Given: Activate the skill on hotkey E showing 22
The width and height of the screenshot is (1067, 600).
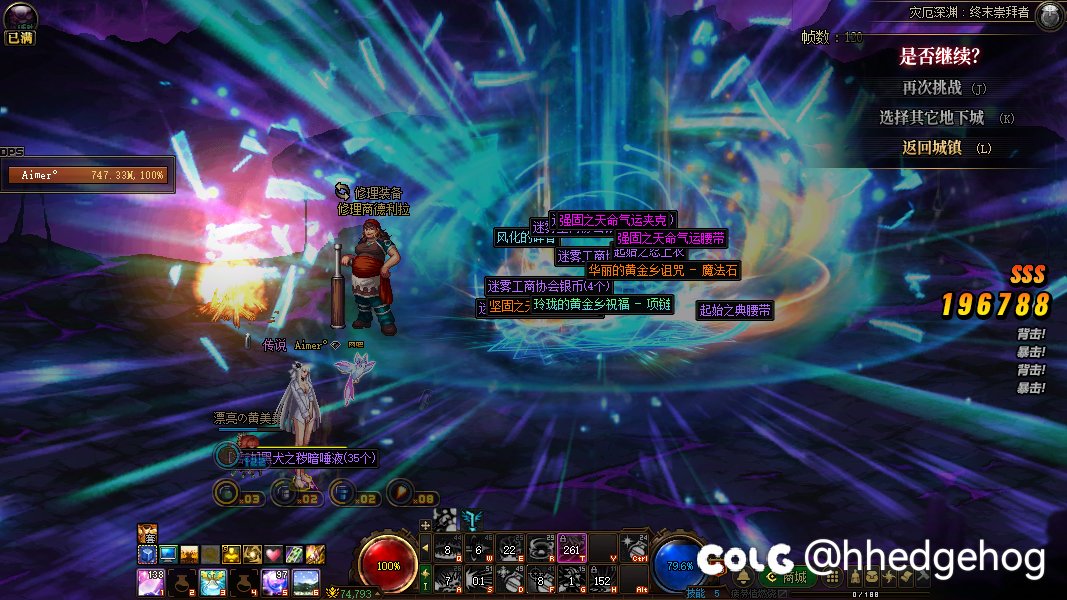Looking at the screenshot, I should coord(510,547).
